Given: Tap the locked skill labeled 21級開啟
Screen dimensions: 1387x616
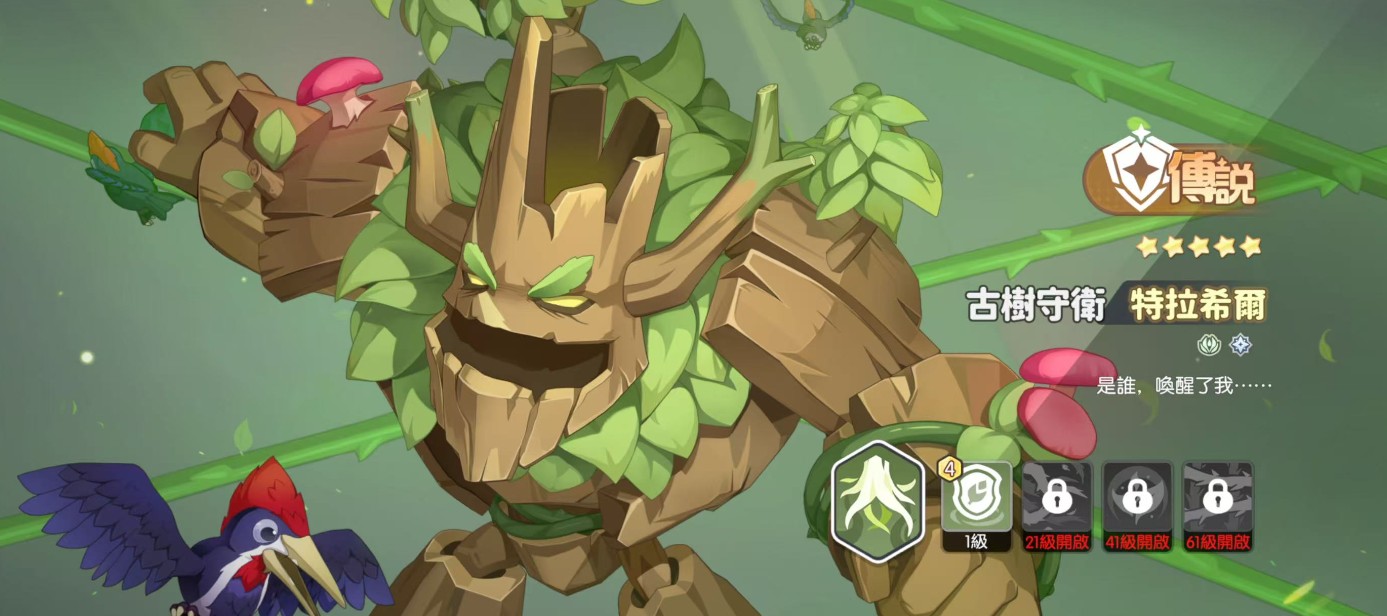Looking at the screenshot, I should [x=1056, y=498].
